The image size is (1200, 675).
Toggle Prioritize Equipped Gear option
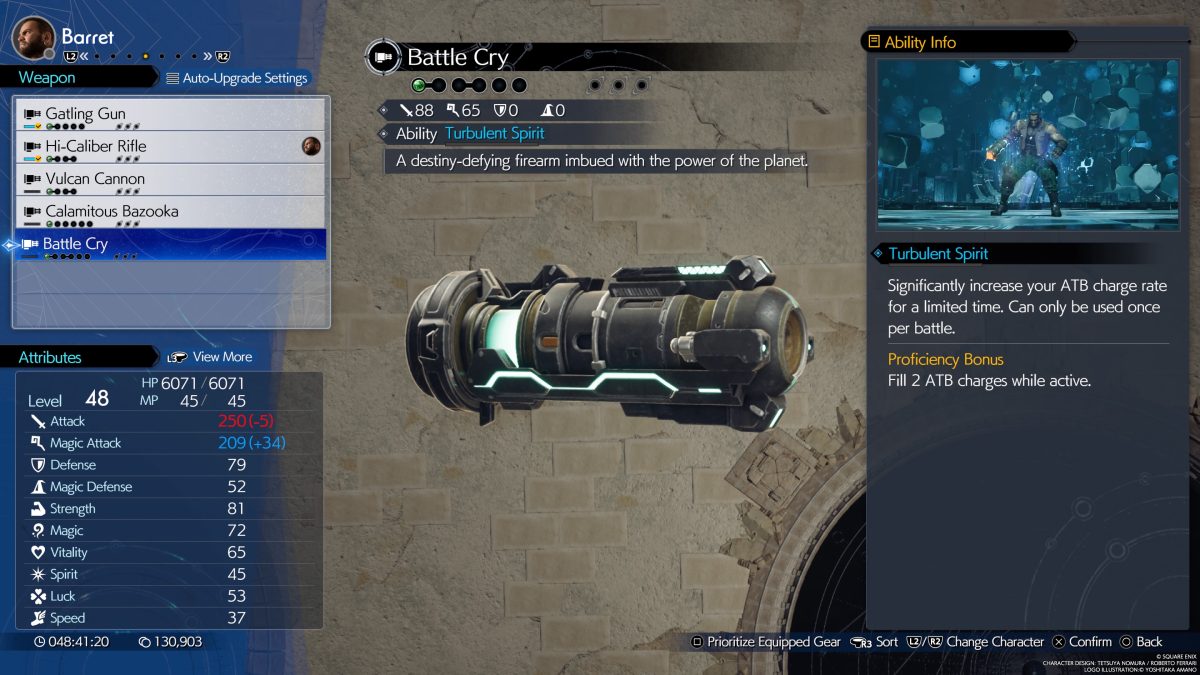coord(766,642)
